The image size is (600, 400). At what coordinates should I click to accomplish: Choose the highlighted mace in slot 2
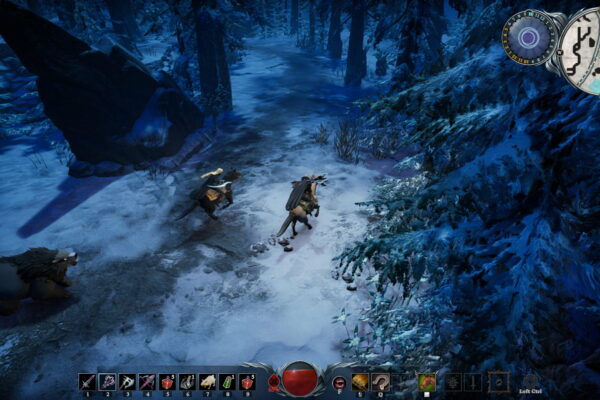point(107,381)
